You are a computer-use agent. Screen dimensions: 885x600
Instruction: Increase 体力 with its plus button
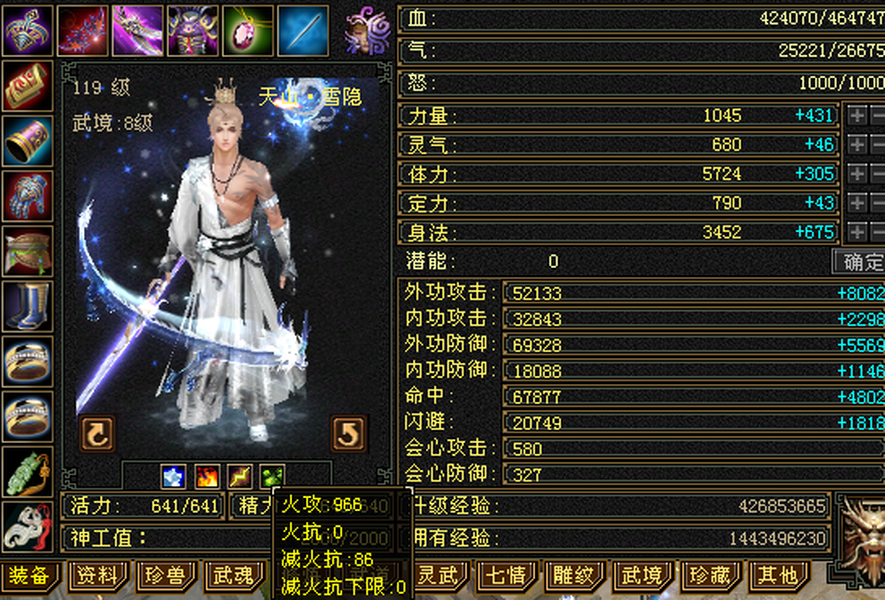tap(857, 174)
